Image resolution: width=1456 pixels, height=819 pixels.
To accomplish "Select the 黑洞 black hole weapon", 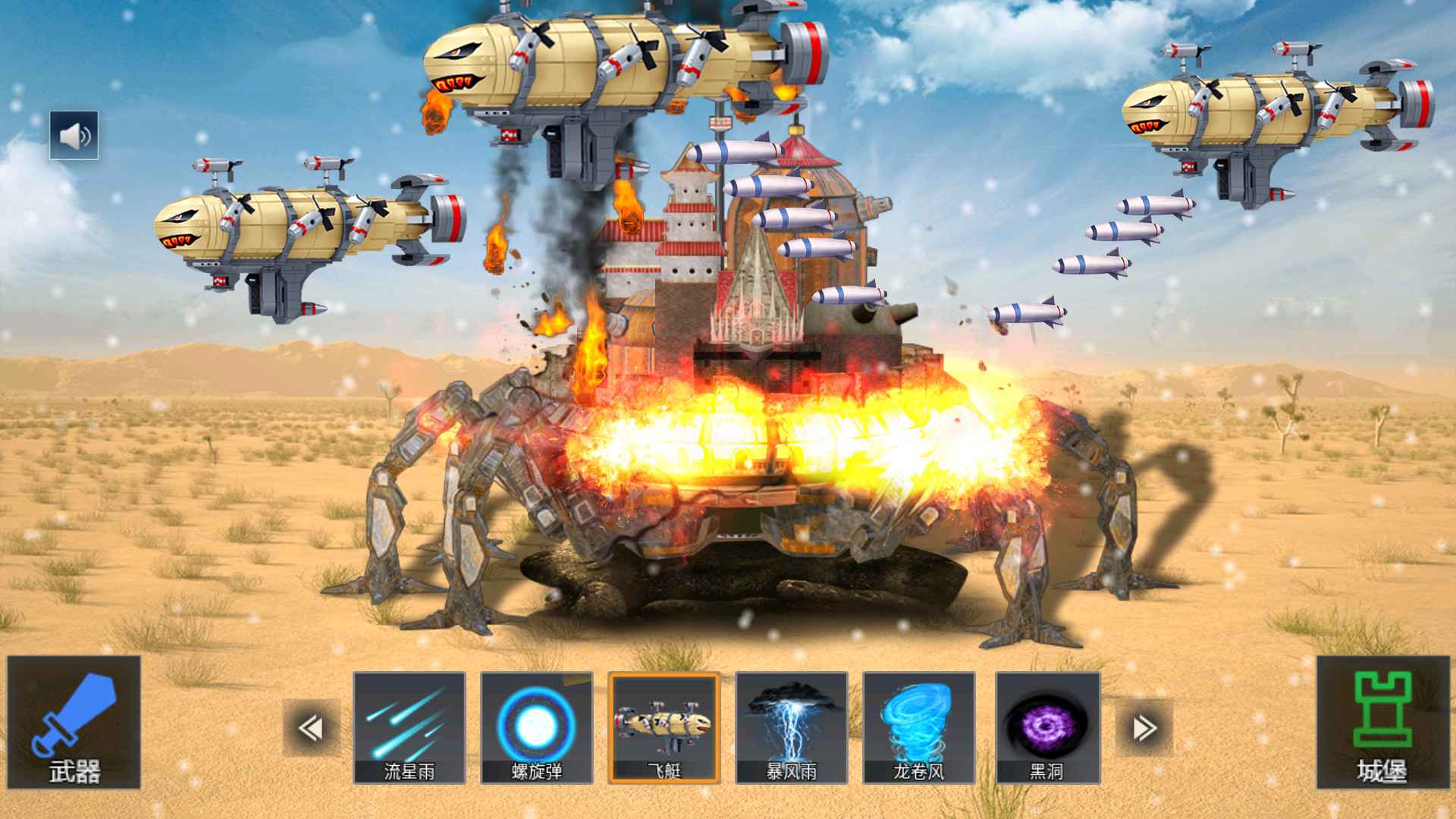I will tap(1047, 728).
